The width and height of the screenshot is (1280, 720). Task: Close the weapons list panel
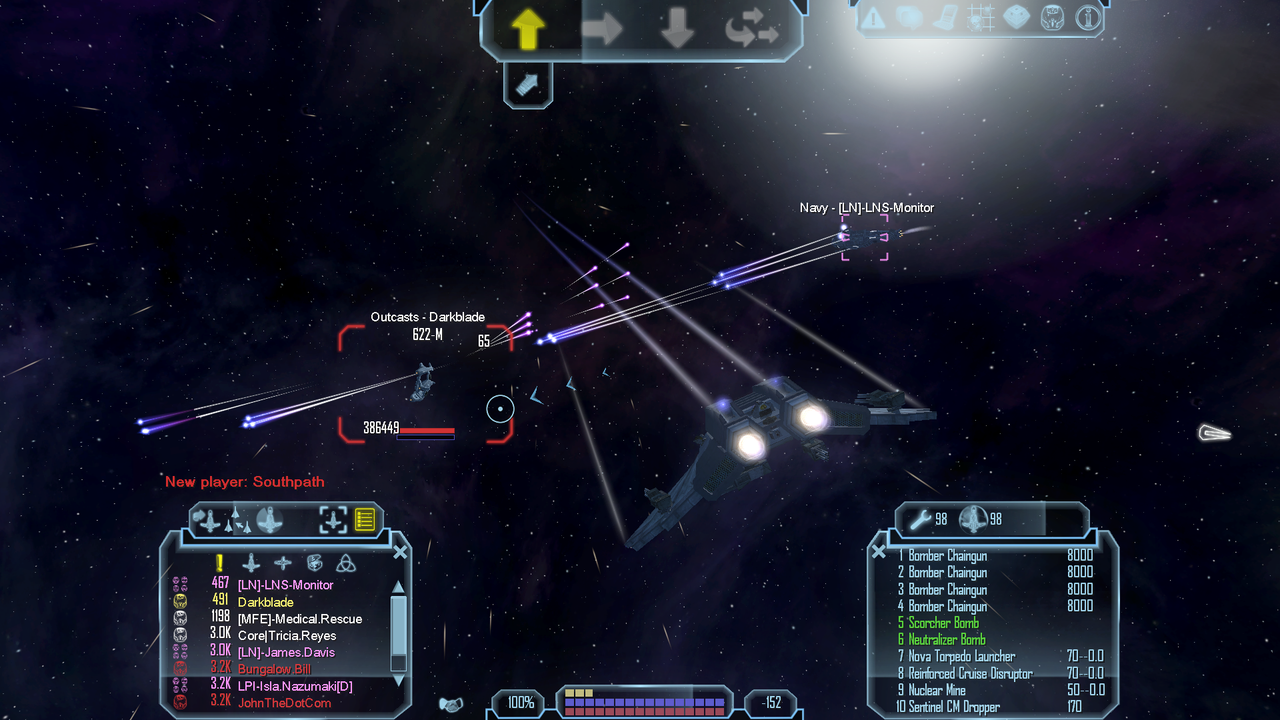(878, 551)
